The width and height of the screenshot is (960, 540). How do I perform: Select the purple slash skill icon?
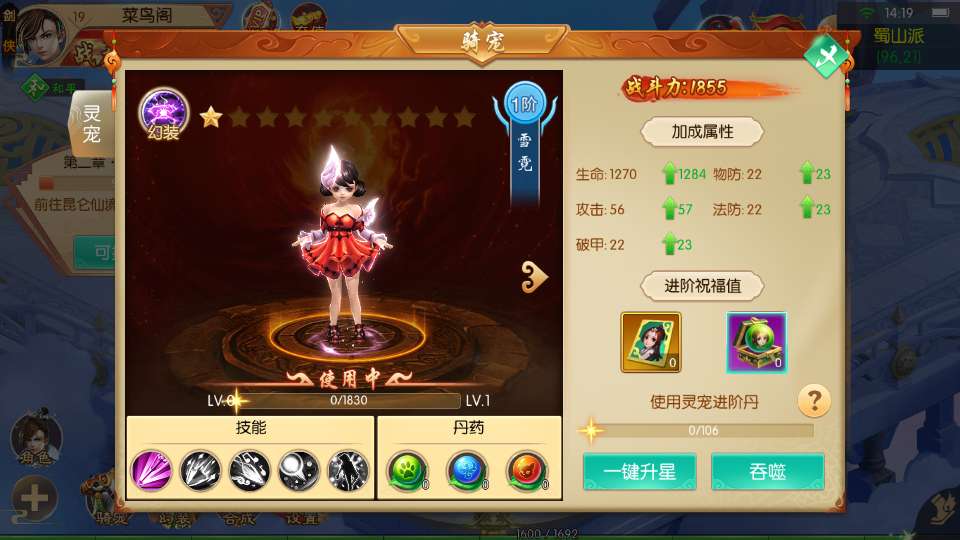click(152, 470)
